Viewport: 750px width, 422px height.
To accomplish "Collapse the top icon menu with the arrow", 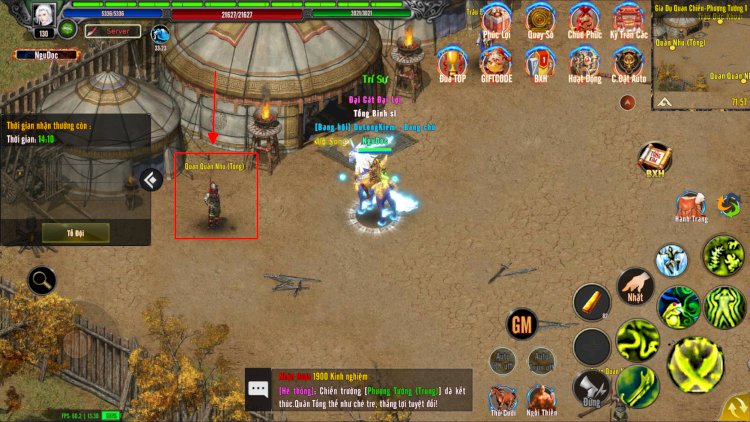I will (627, 102).
